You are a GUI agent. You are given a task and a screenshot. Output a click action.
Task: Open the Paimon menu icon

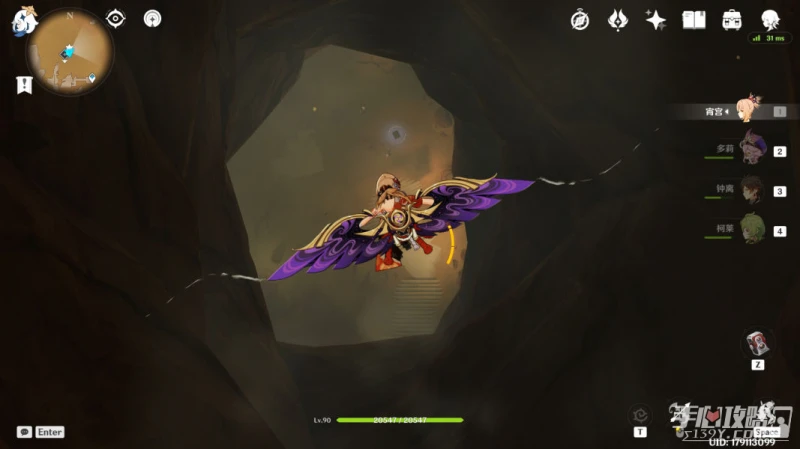tap(24, 19)
